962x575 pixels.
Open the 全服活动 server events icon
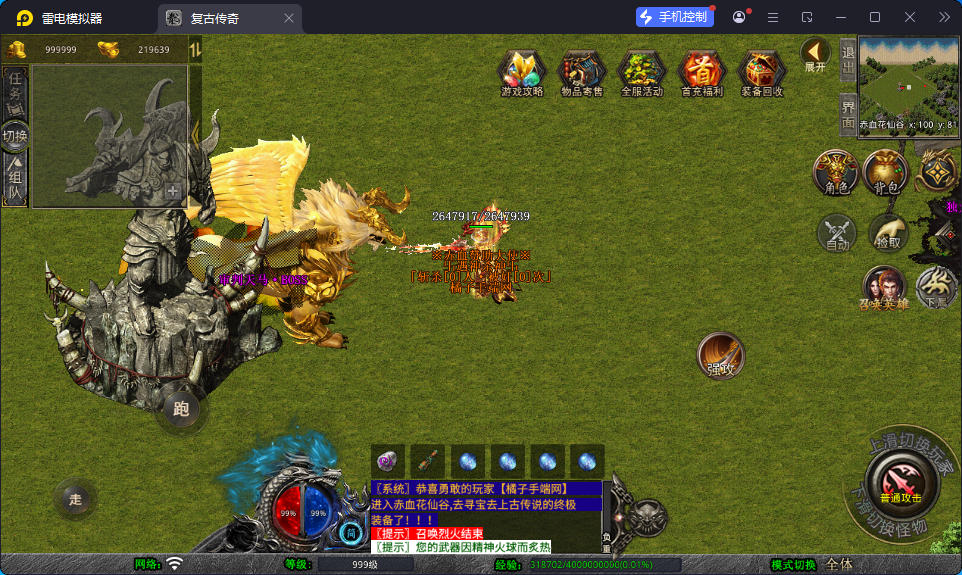coord(642,73)
